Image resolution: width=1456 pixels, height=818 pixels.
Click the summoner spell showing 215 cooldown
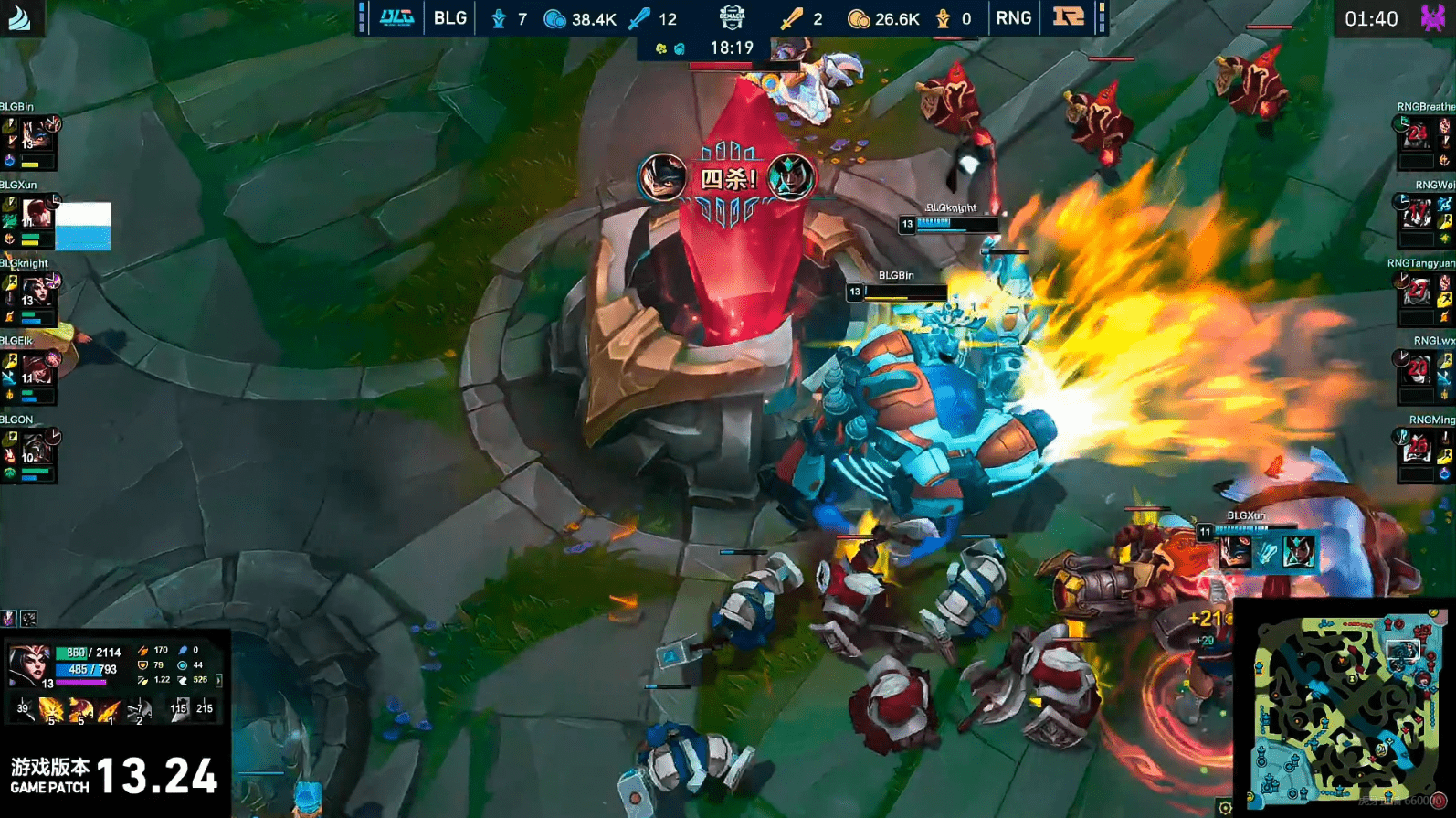(x=205, y=708)
